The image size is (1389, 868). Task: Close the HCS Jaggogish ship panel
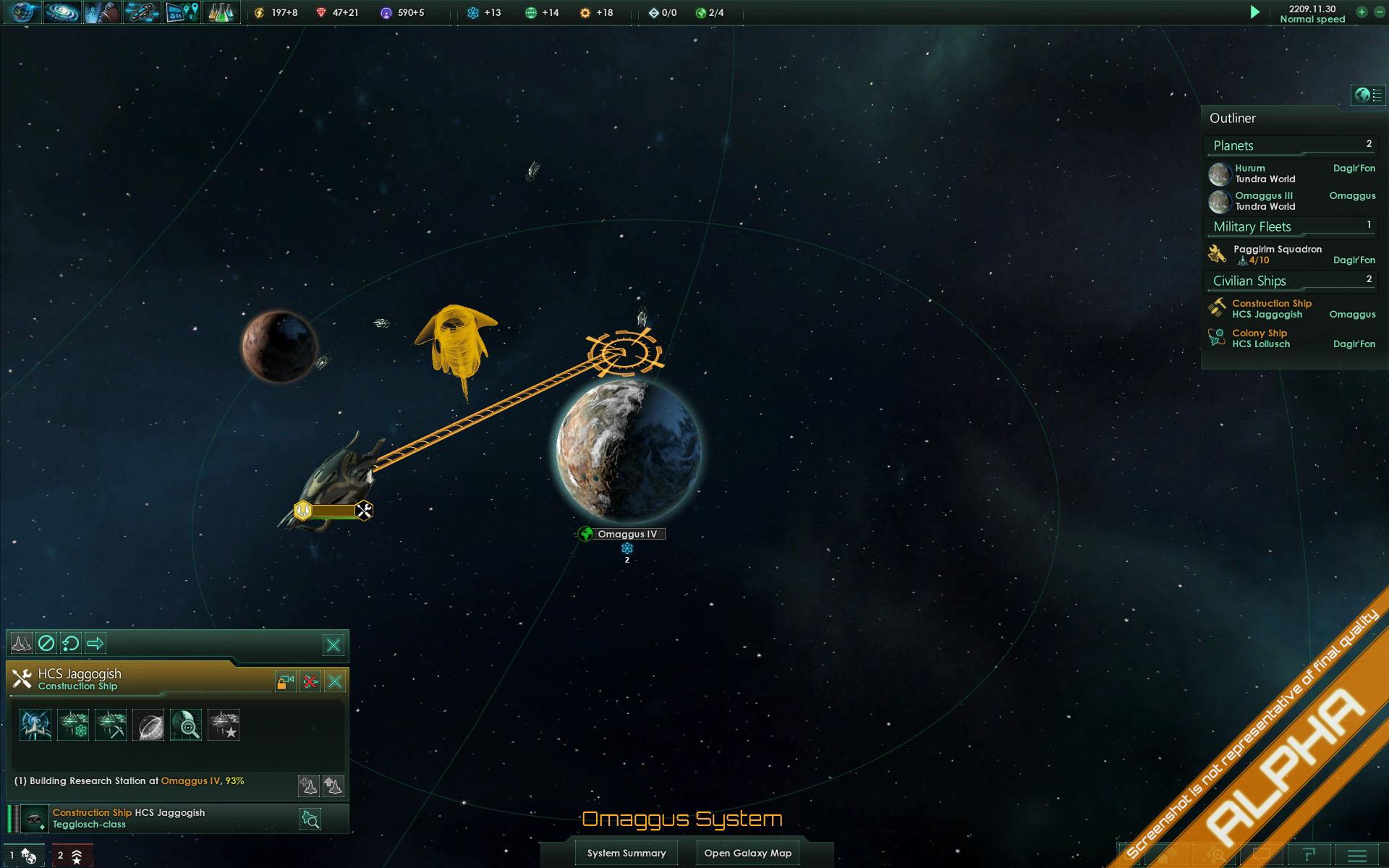335,681
